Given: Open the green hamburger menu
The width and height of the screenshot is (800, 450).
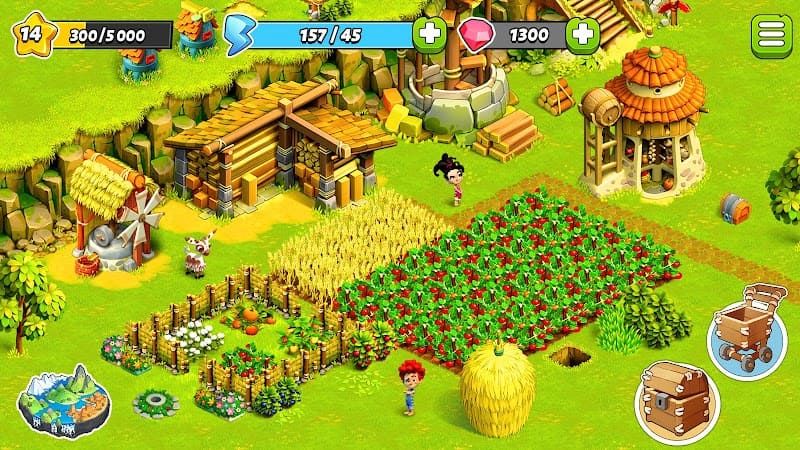Looking at the screenshot, I should tap(769, 34).
